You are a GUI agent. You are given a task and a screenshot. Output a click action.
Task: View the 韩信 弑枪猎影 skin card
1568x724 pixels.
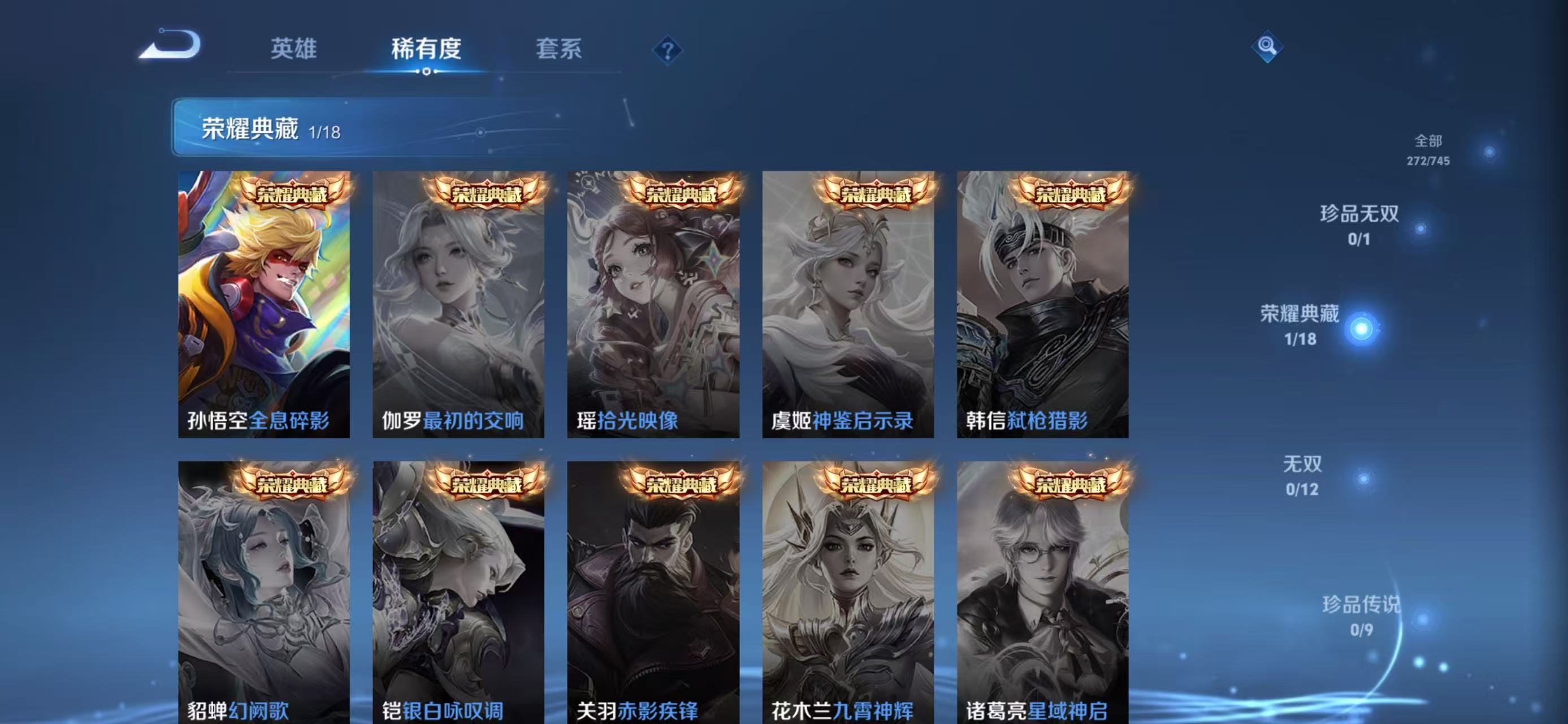(1043, 304)
